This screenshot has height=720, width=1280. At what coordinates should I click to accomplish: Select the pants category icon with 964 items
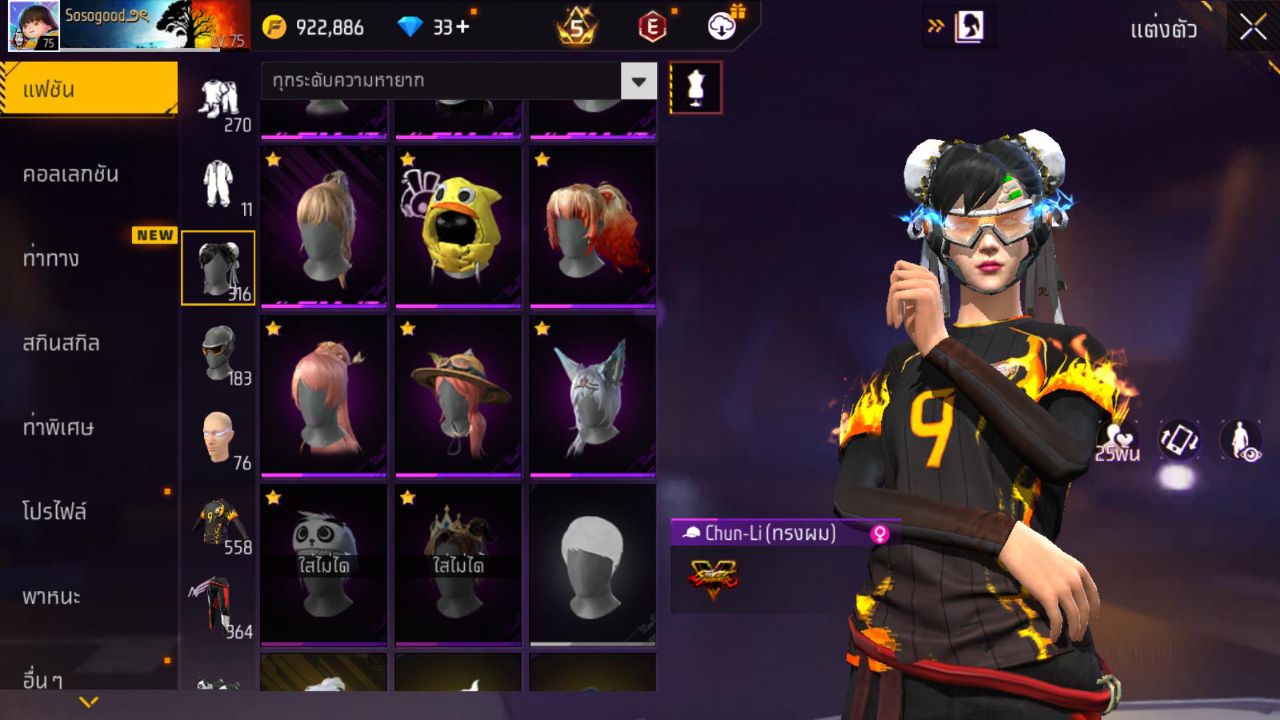click(x=218, y=600)
